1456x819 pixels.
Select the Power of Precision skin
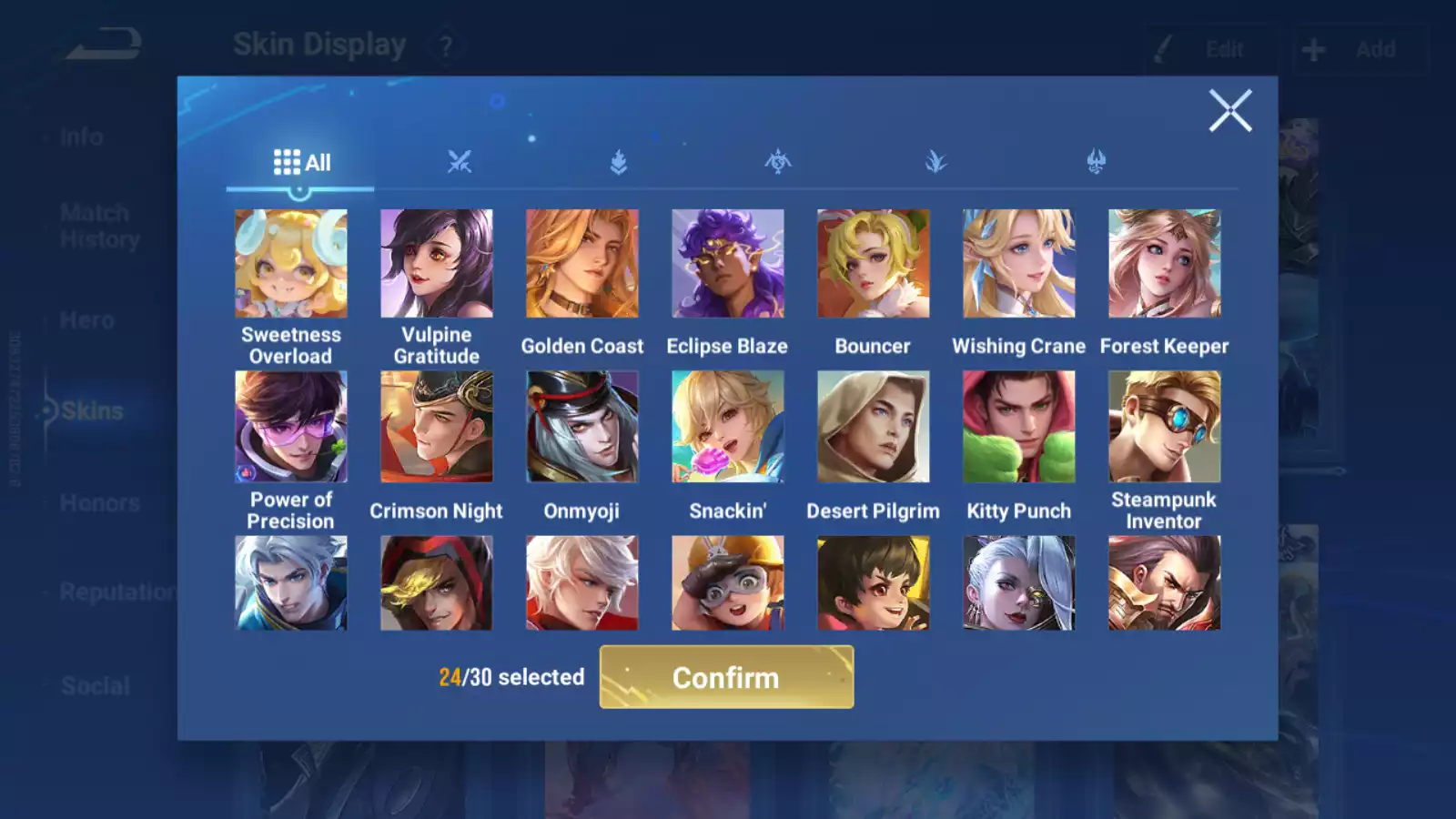click(291, 427)
